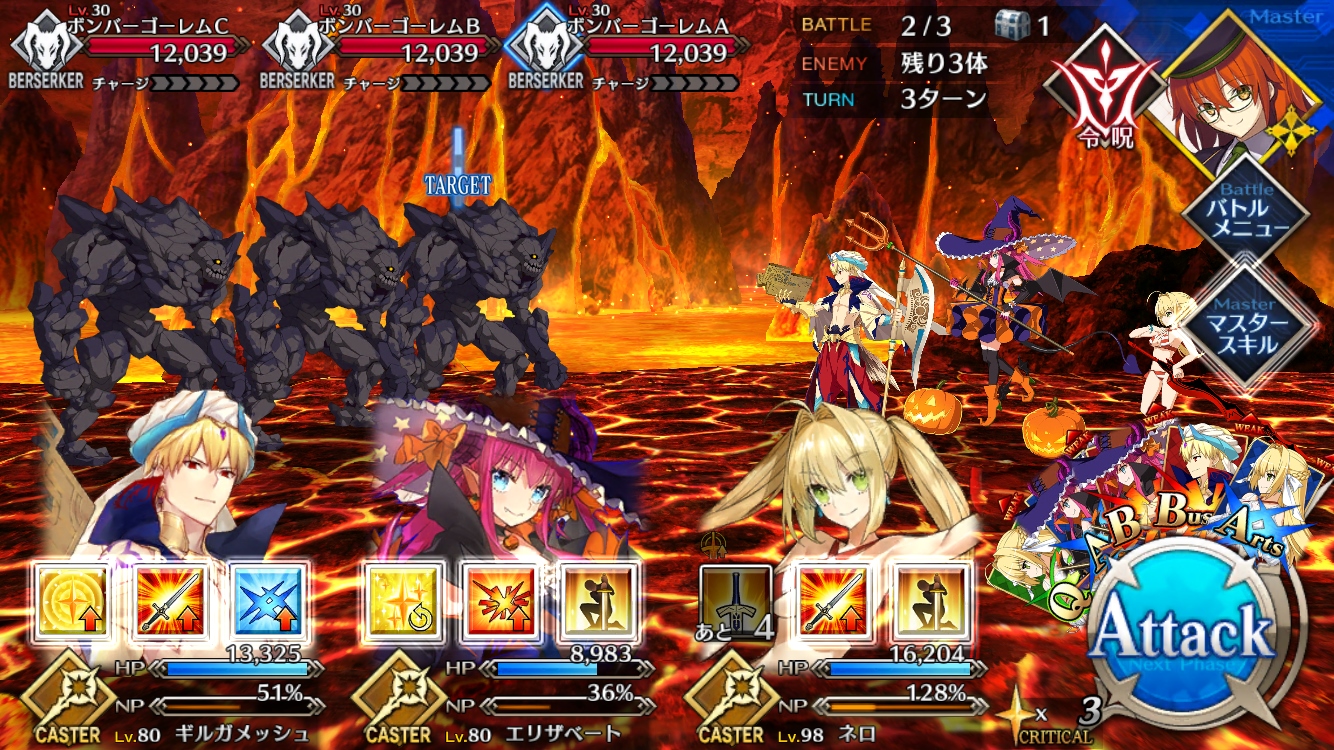Select the targeted ボンバーゴーレムA status bar
The image size is (1334, 750).
630,52
